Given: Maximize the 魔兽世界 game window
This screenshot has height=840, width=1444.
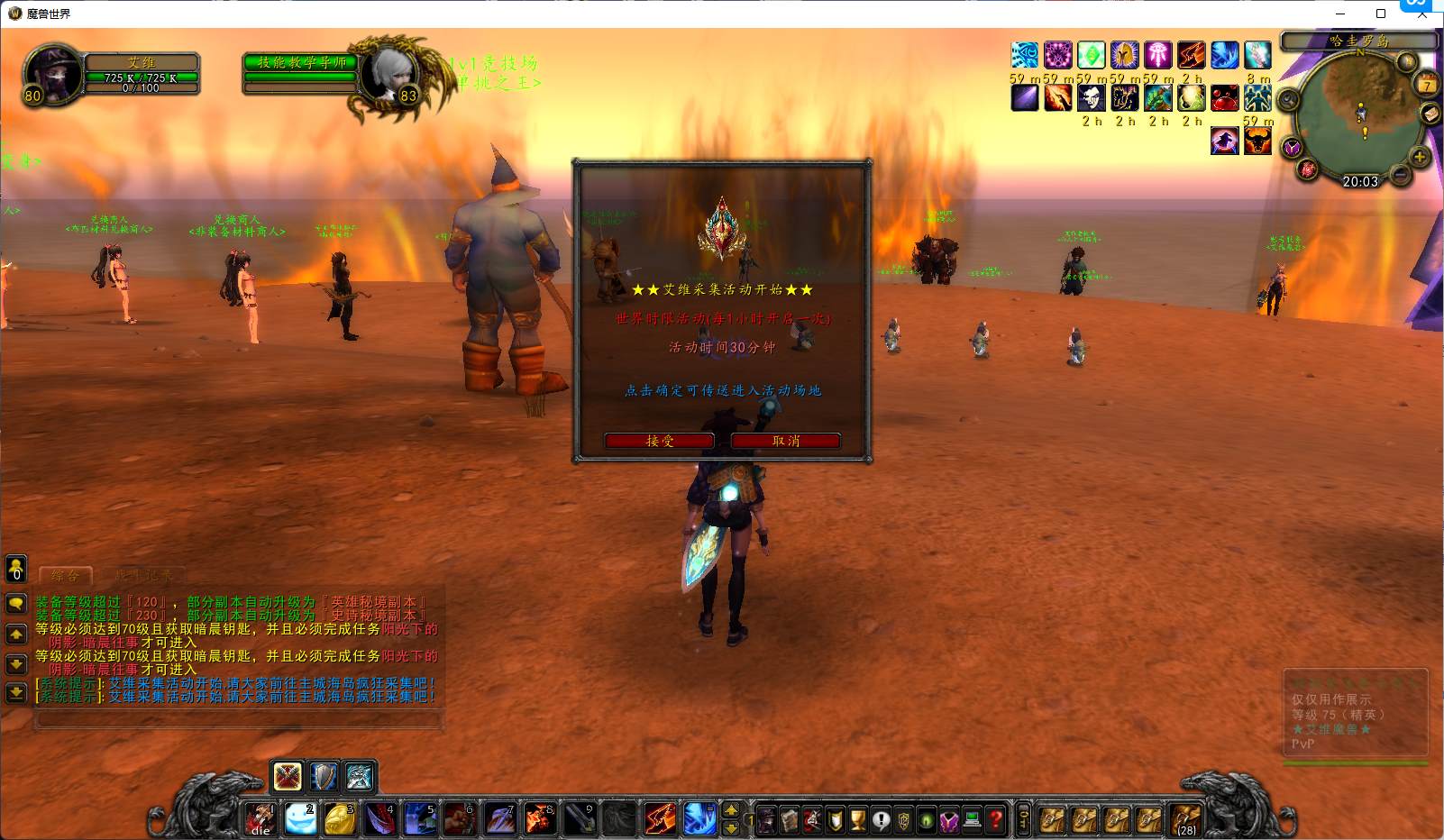Looking at the screenshot, I should (1380, 14).
